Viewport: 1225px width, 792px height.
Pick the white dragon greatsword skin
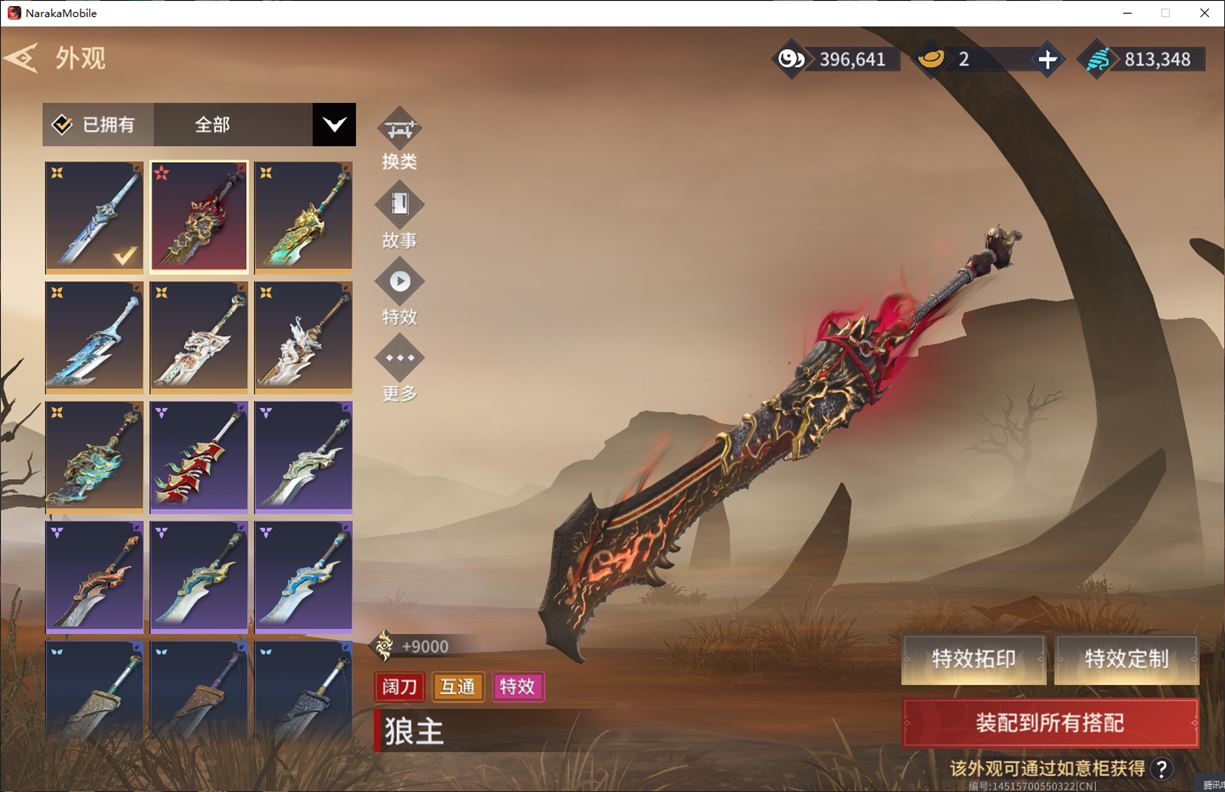[199, 336]
